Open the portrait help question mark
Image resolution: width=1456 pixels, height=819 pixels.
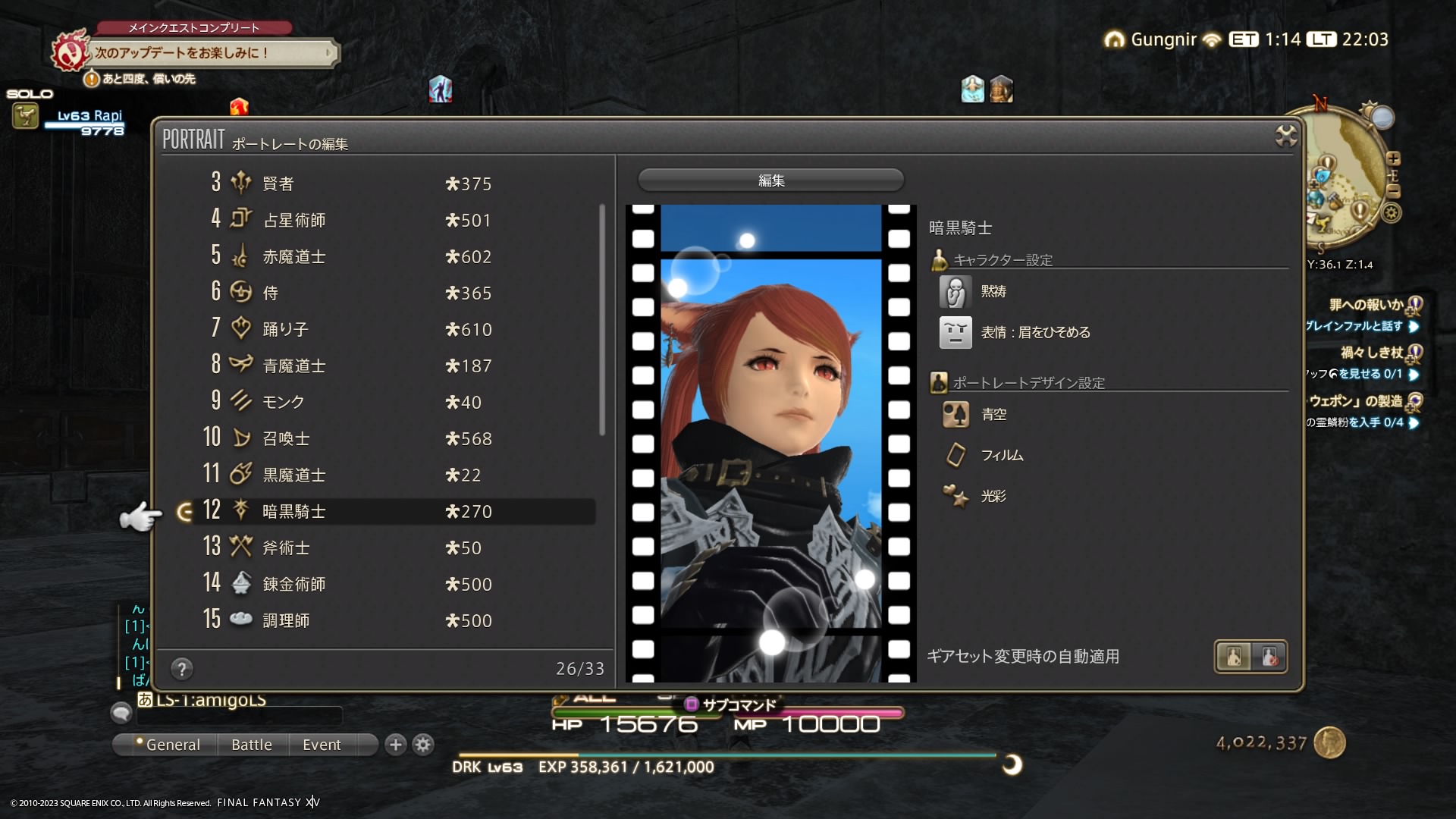click(x=182, y=669)
